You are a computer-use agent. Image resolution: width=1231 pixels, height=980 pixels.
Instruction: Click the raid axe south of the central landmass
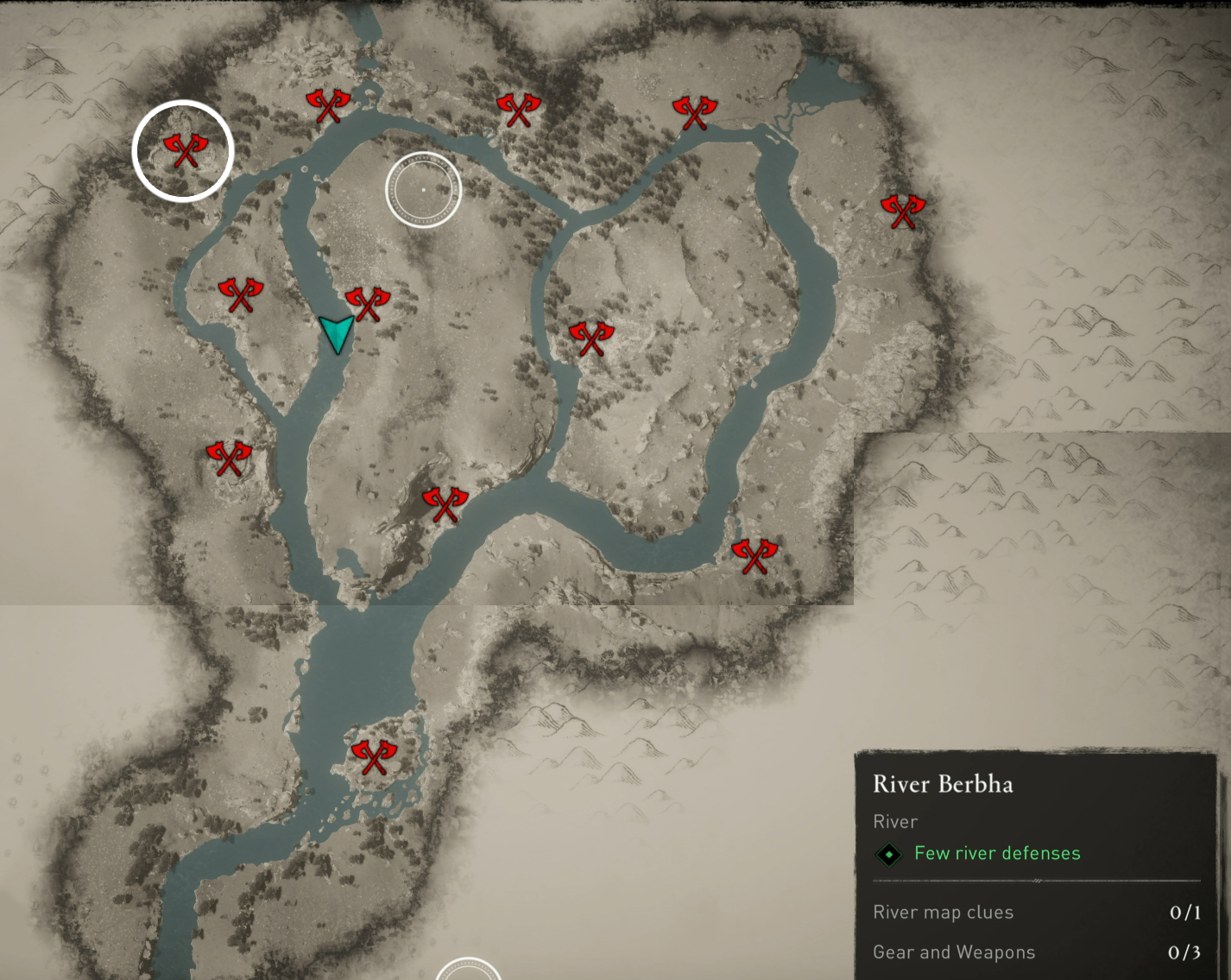click(447, 505)
